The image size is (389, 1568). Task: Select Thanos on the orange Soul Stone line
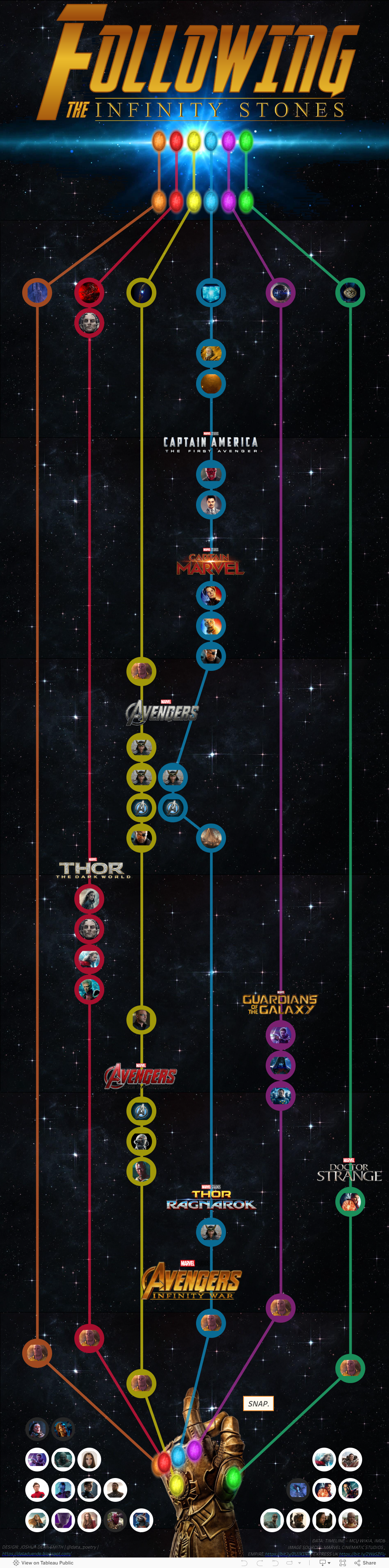[x=37, y=1353]
